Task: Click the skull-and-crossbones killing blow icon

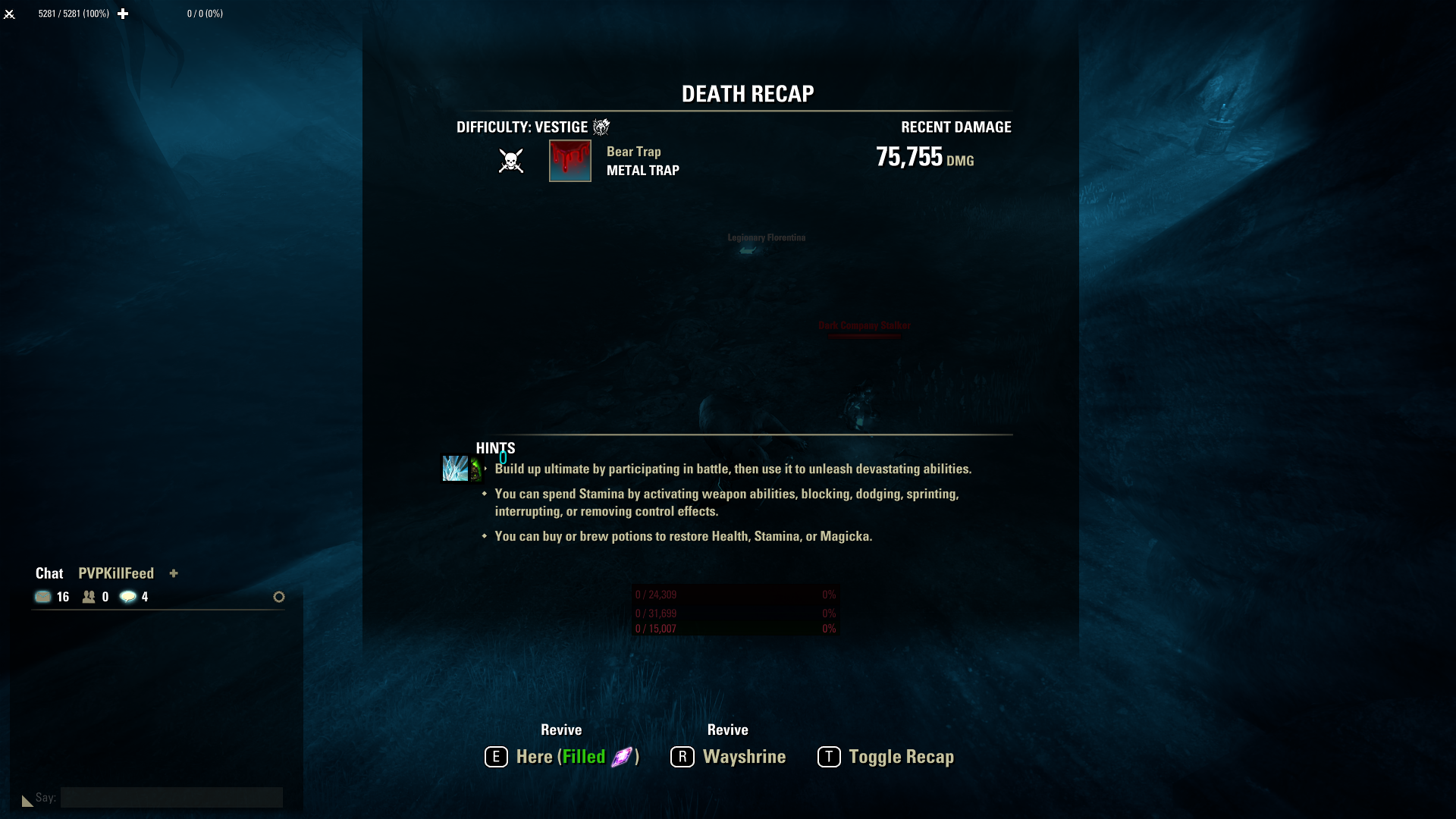Action: coord(510,161)
